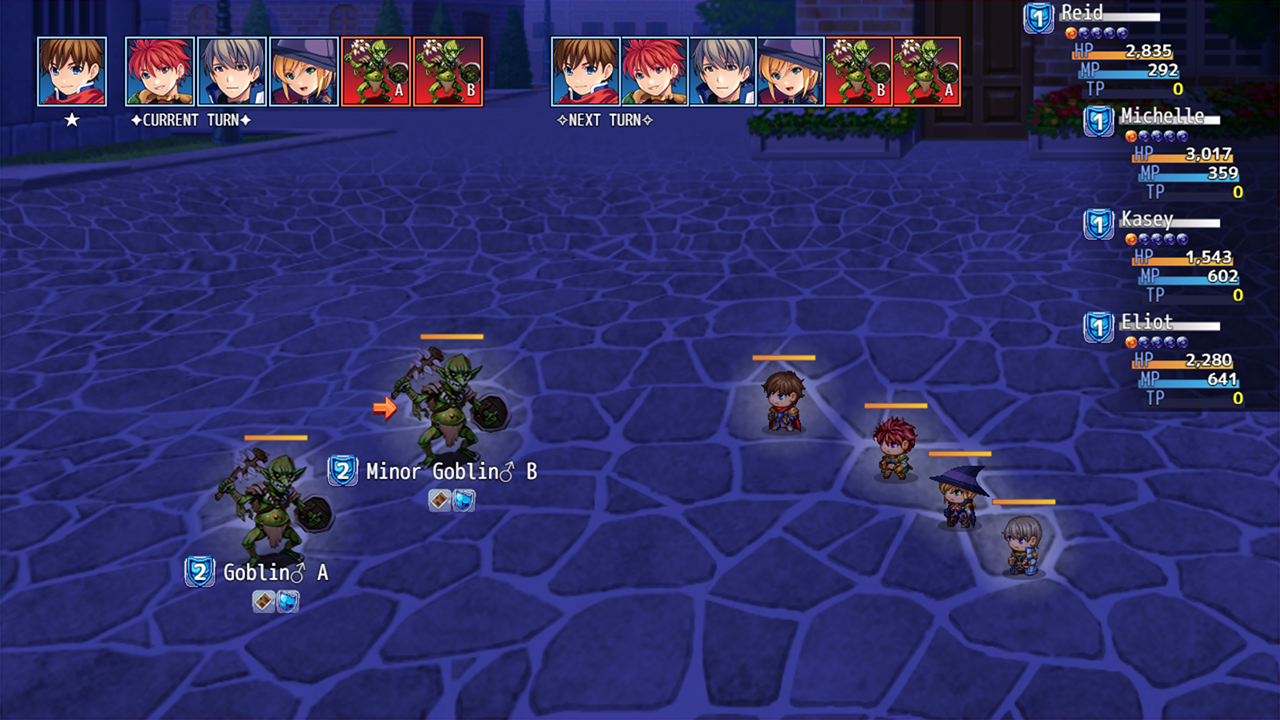1280x720 pixels.
Task: Click Goblin A portrait in Current Turn order
Action: (x=376, y=71)
